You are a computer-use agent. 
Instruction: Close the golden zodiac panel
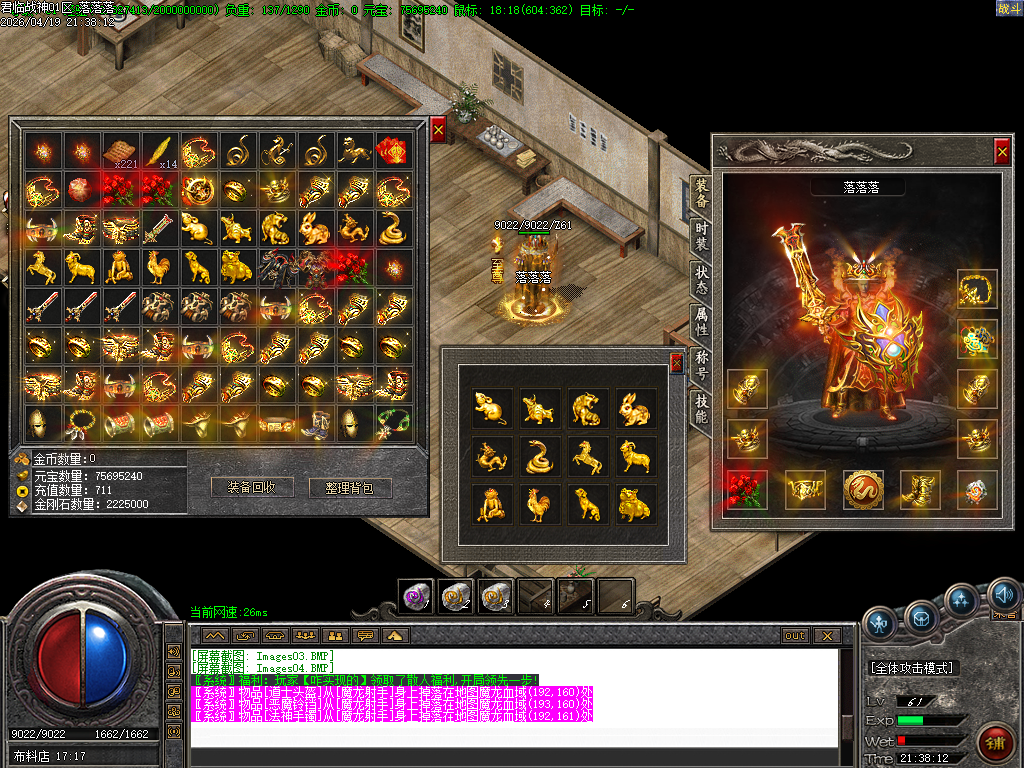(x=677, y=362)
